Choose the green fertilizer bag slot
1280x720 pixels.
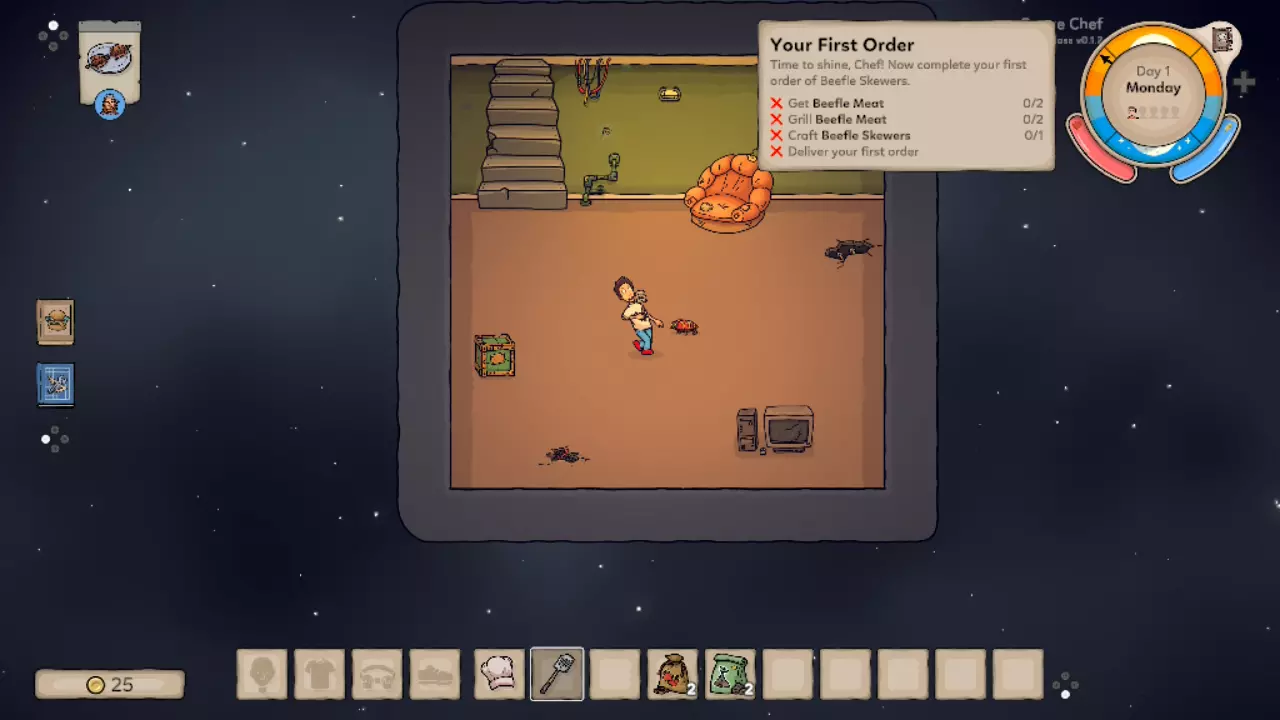730,674
